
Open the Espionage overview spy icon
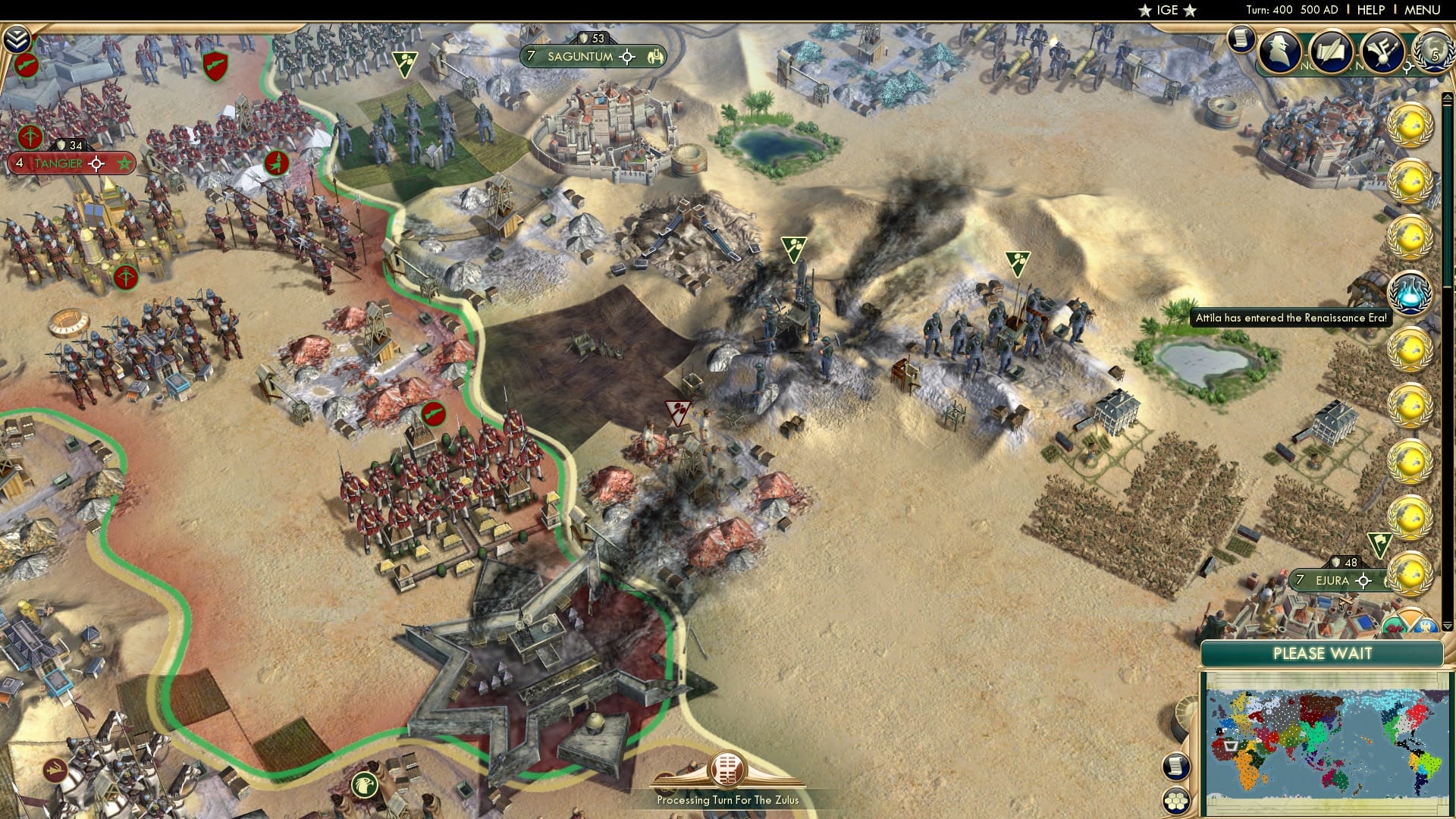click(1280, 53)
